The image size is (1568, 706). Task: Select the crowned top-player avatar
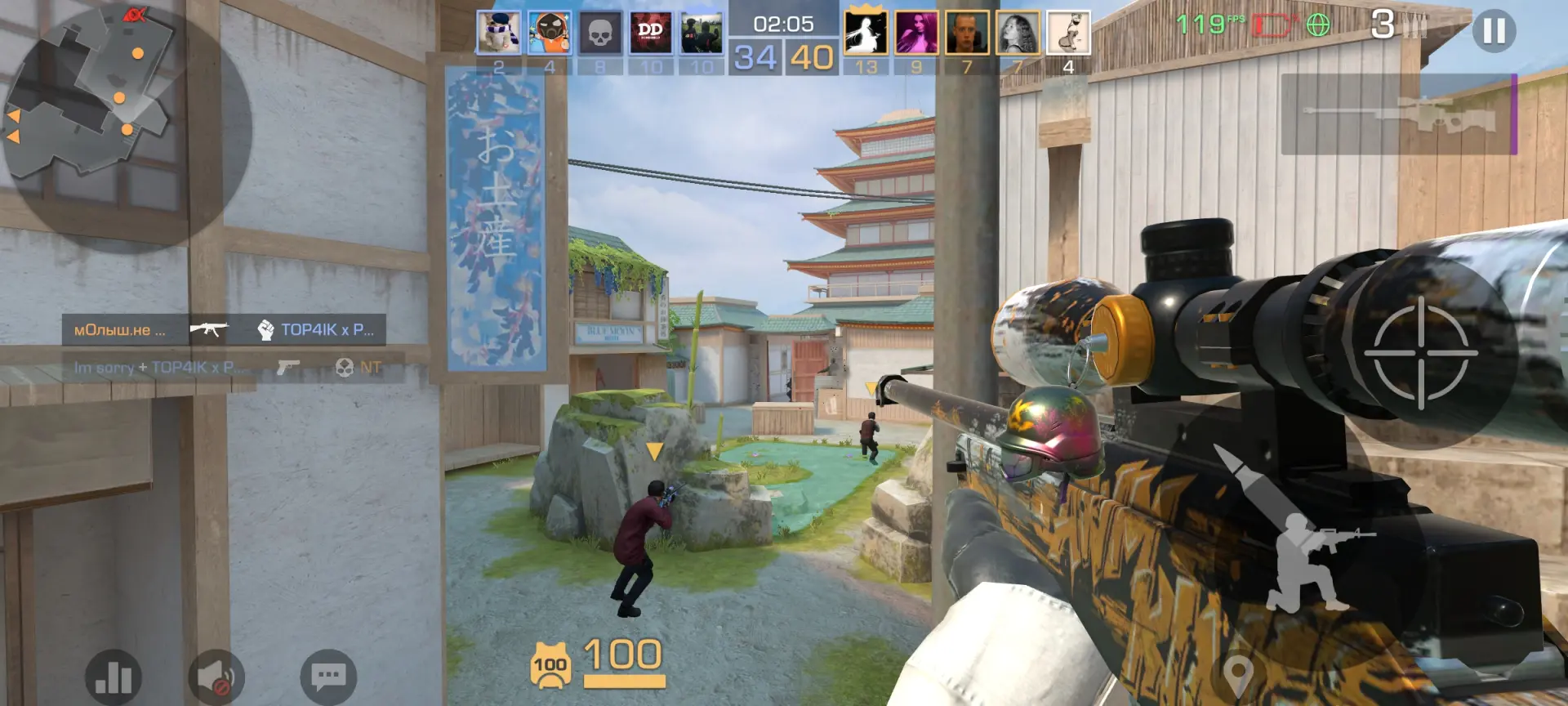[866, 33]
